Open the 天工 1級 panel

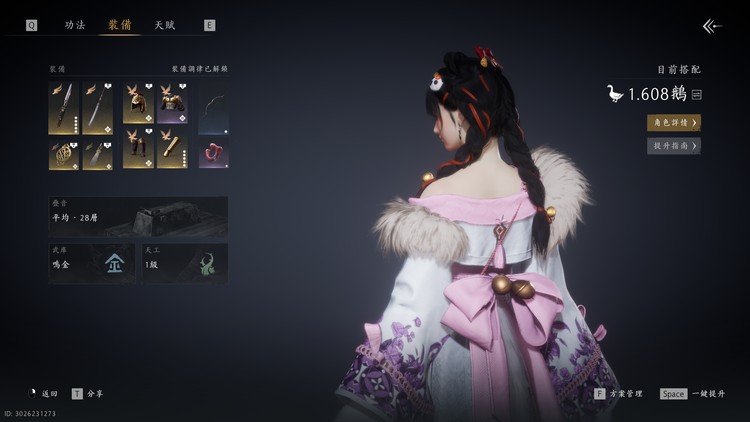coord(184,263)
